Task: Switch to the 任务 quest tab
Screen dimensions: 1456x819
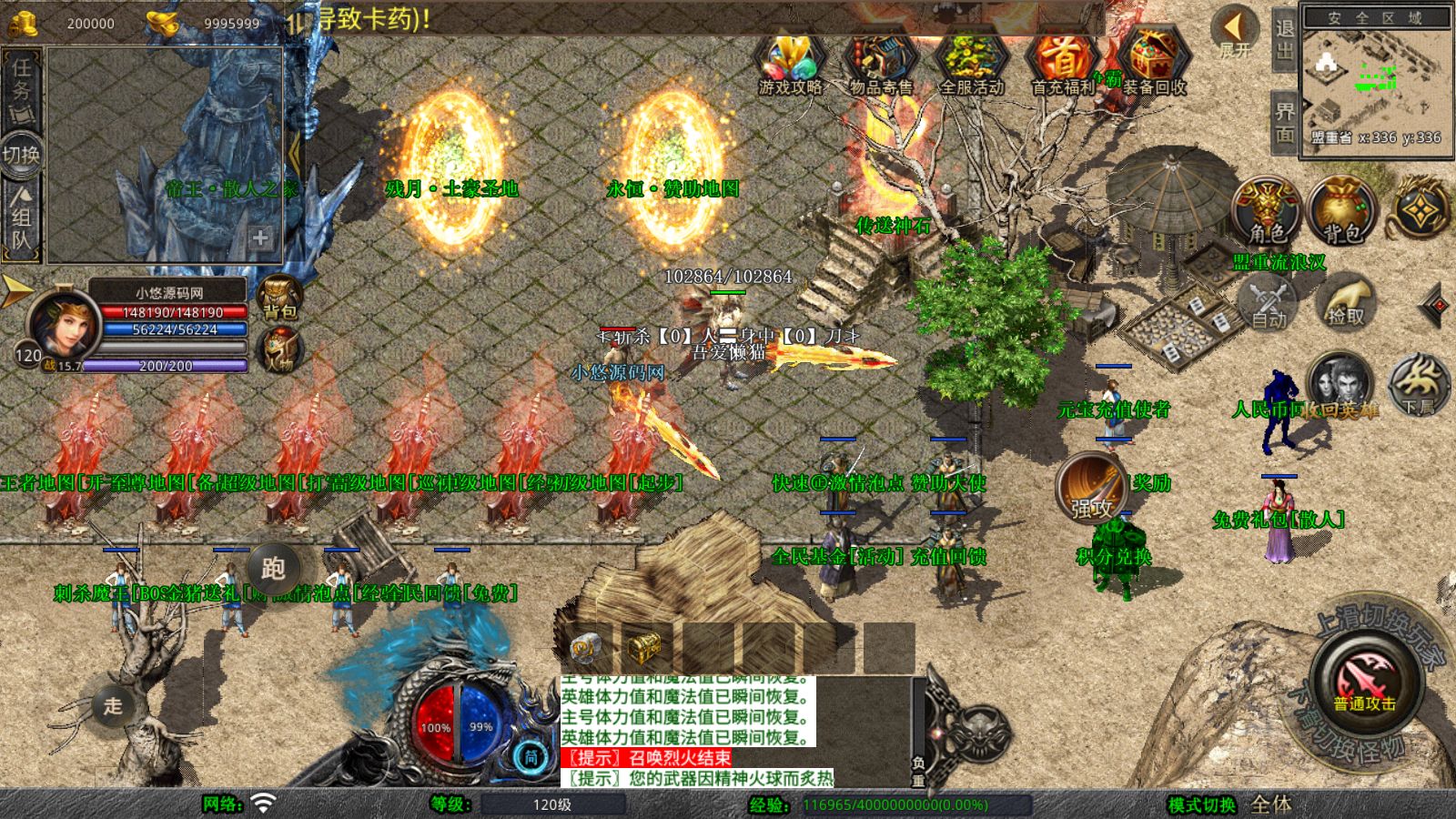Action: [22, 80]
